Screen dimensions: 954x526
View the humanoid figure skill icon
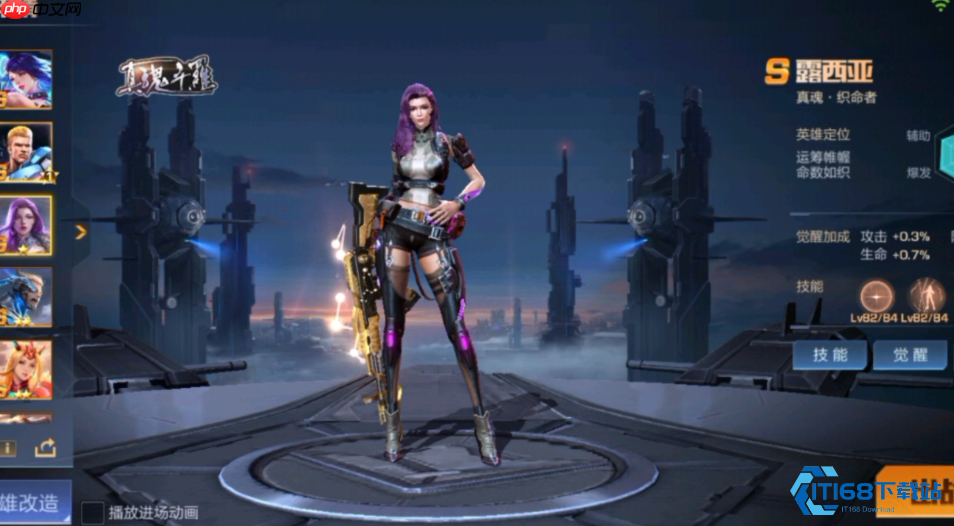[926, 296]
